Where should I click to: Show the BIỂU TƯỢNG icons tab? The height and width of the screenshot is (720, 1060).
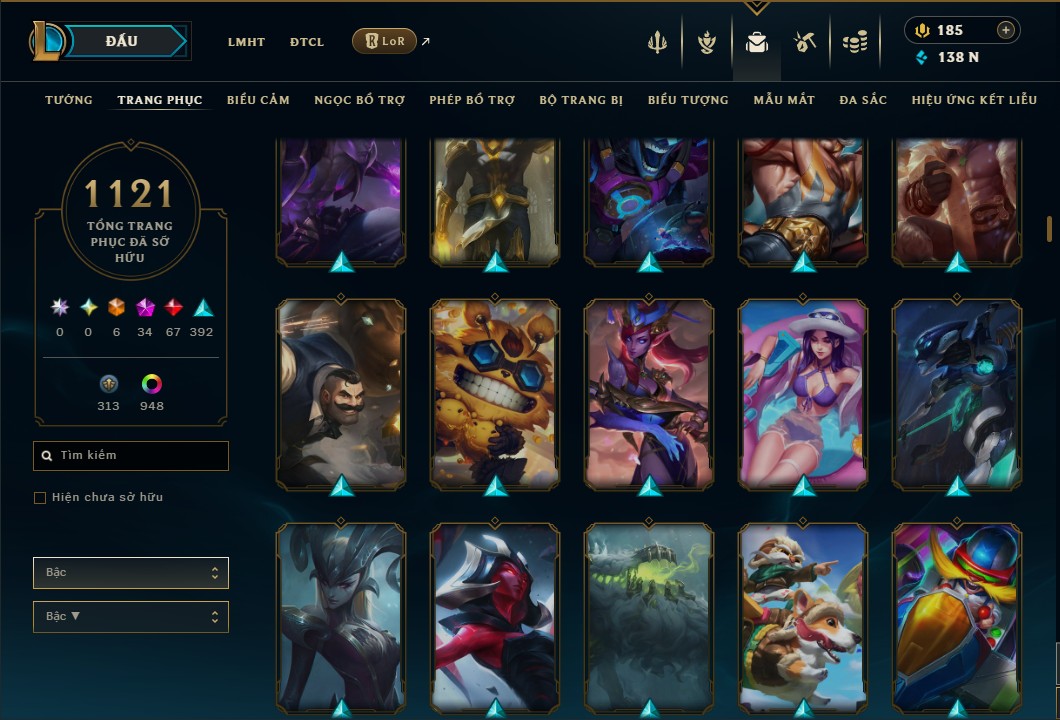(688, 100)
